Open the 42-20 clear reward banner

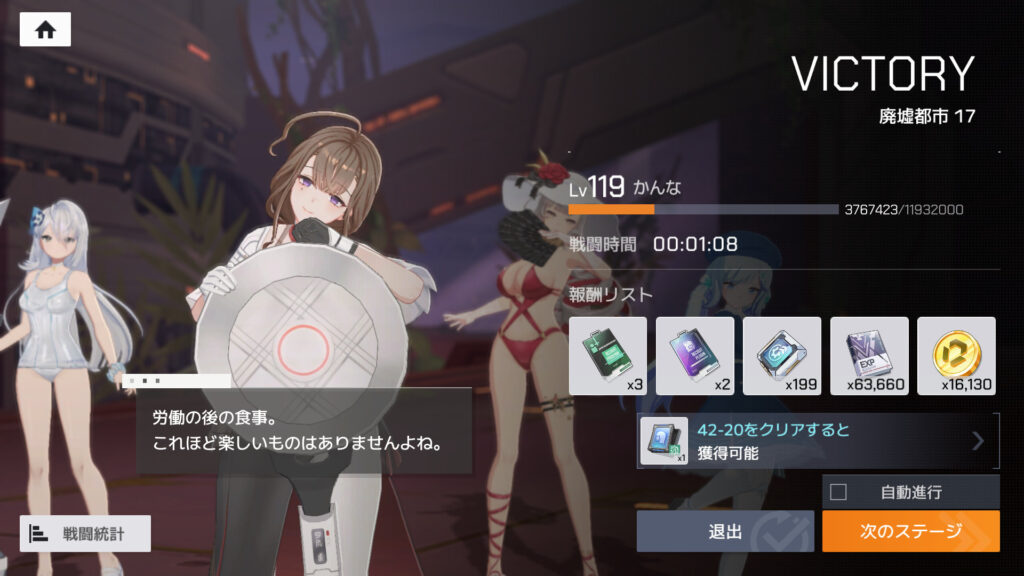[818, 442]
